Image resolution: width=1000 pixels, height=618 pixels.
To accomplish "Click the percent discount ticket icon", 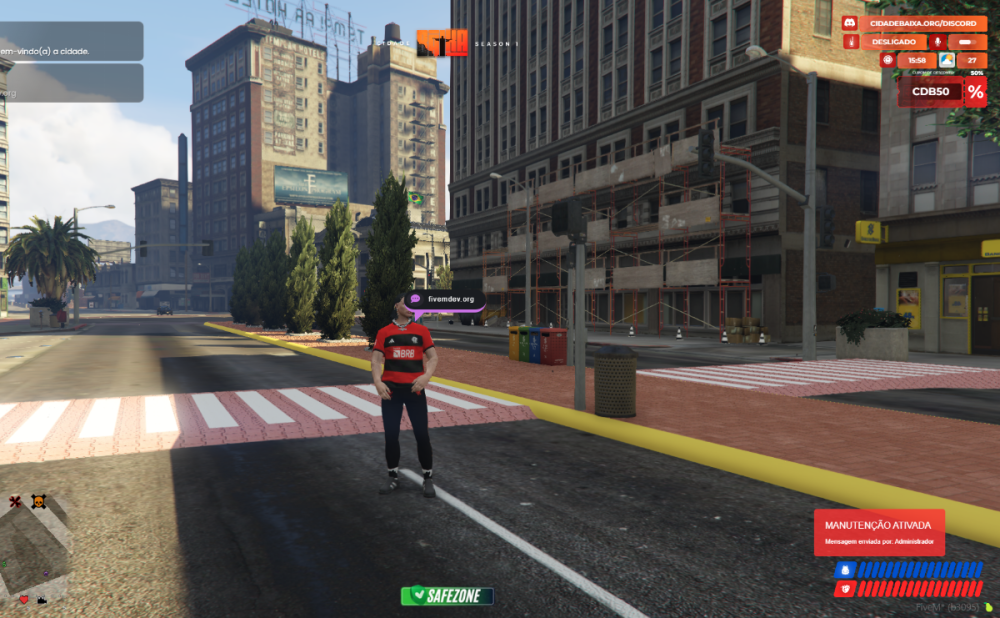I will [975, 93].
